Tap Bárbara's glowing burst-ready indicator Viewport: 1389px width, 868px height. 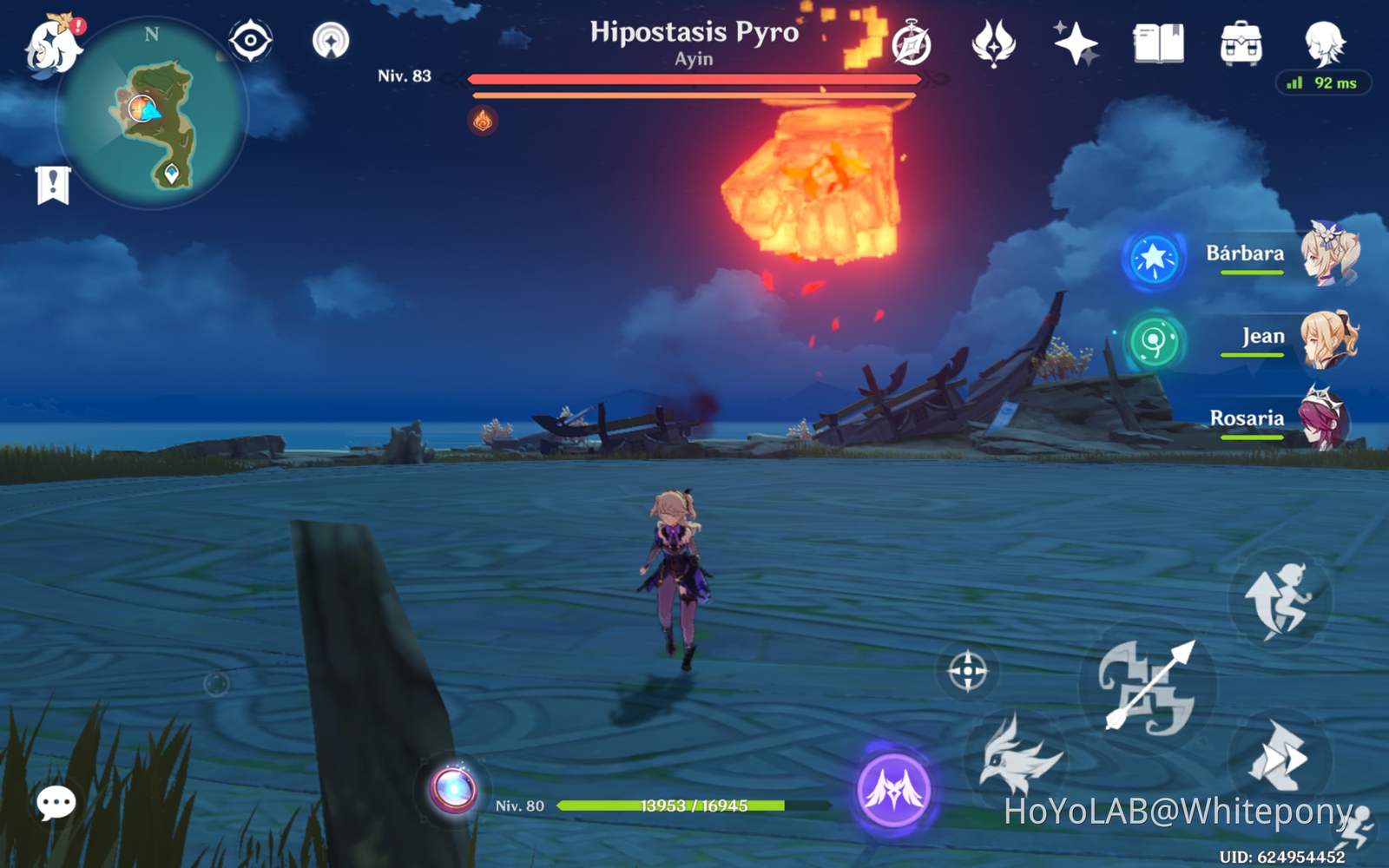[1154, 254]
